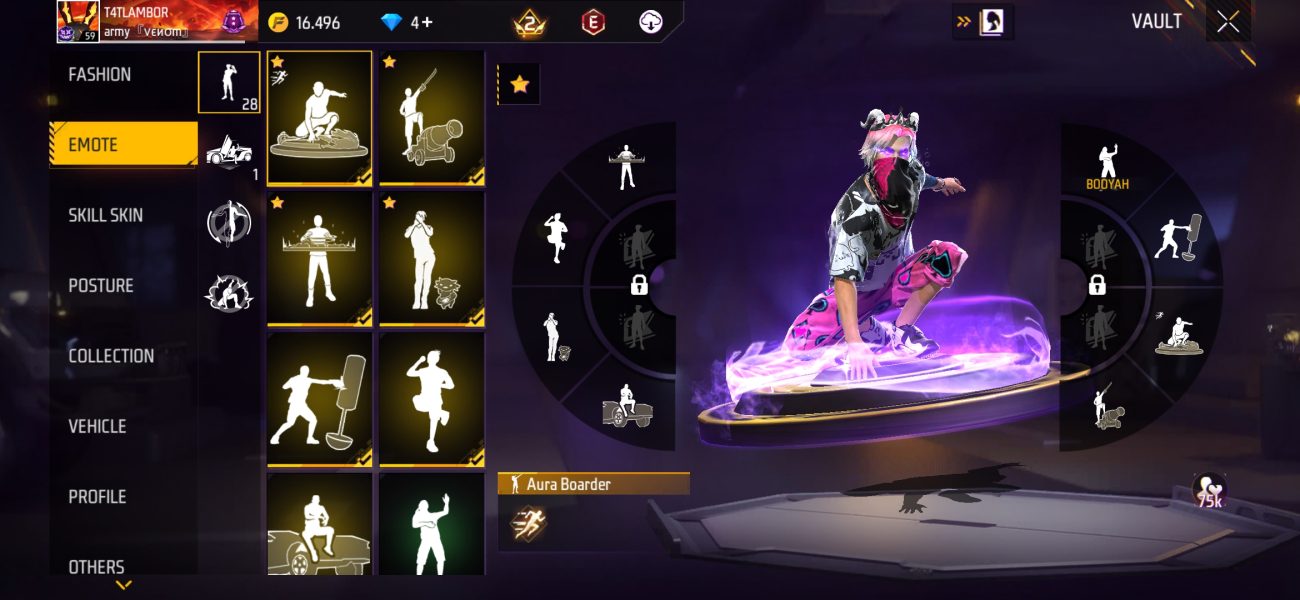
Task: Open the player profile avatar
Action: click(78, 22)
